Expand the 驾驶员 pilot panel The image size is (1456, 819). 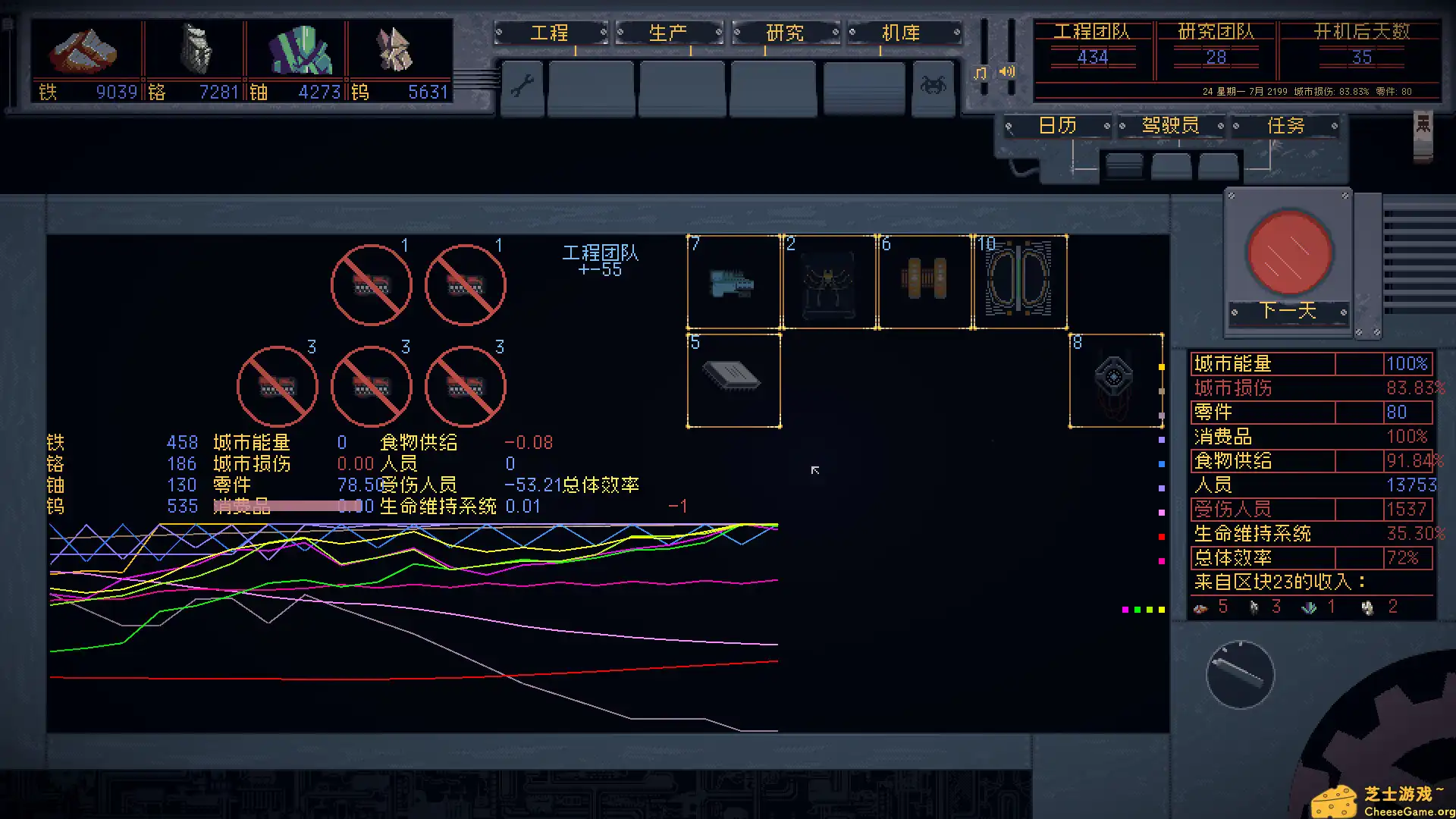coord(1170,125)
